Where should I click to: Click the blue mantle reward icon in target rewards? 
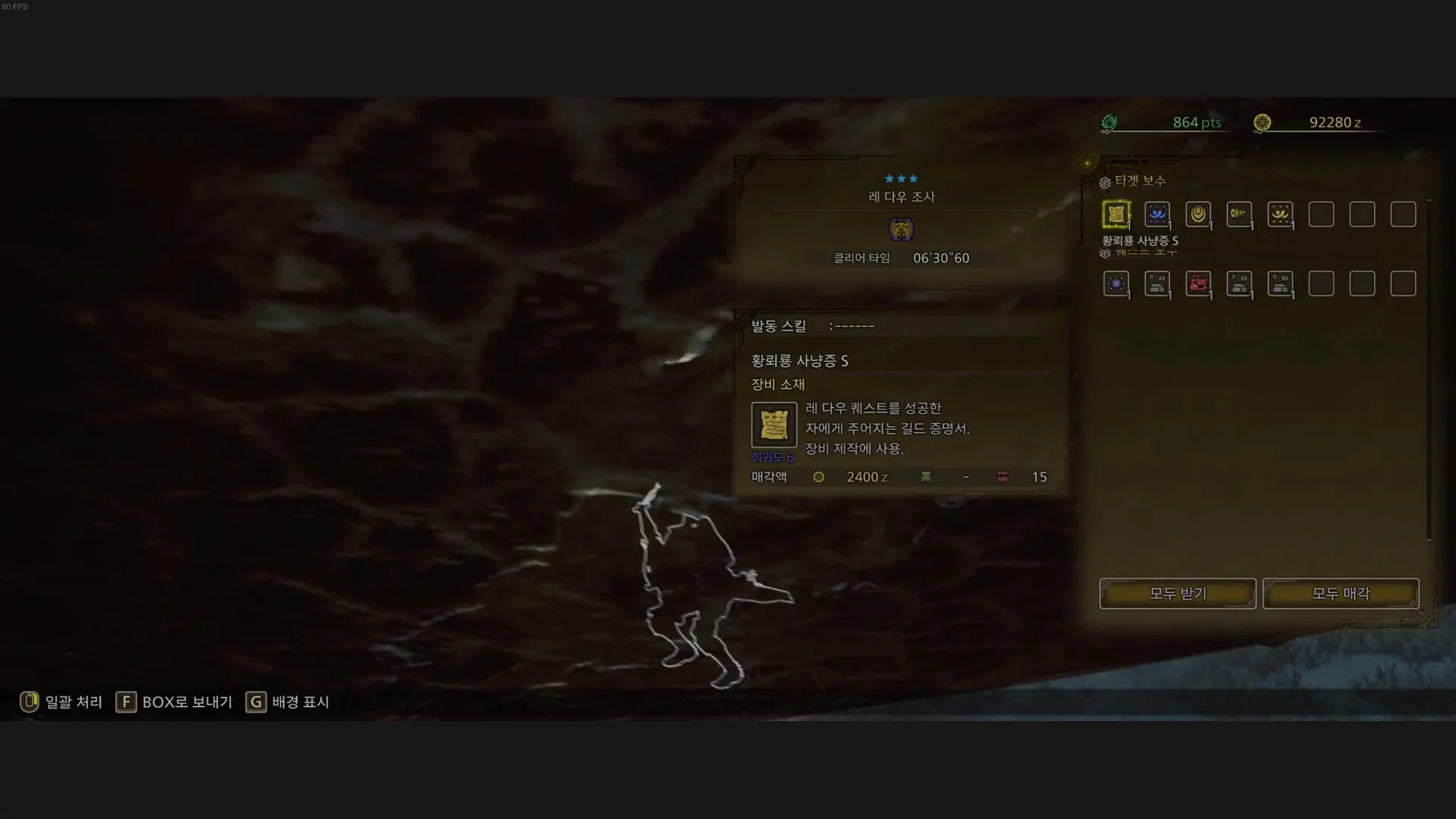pyautogui.click(x=1158, y=214)
